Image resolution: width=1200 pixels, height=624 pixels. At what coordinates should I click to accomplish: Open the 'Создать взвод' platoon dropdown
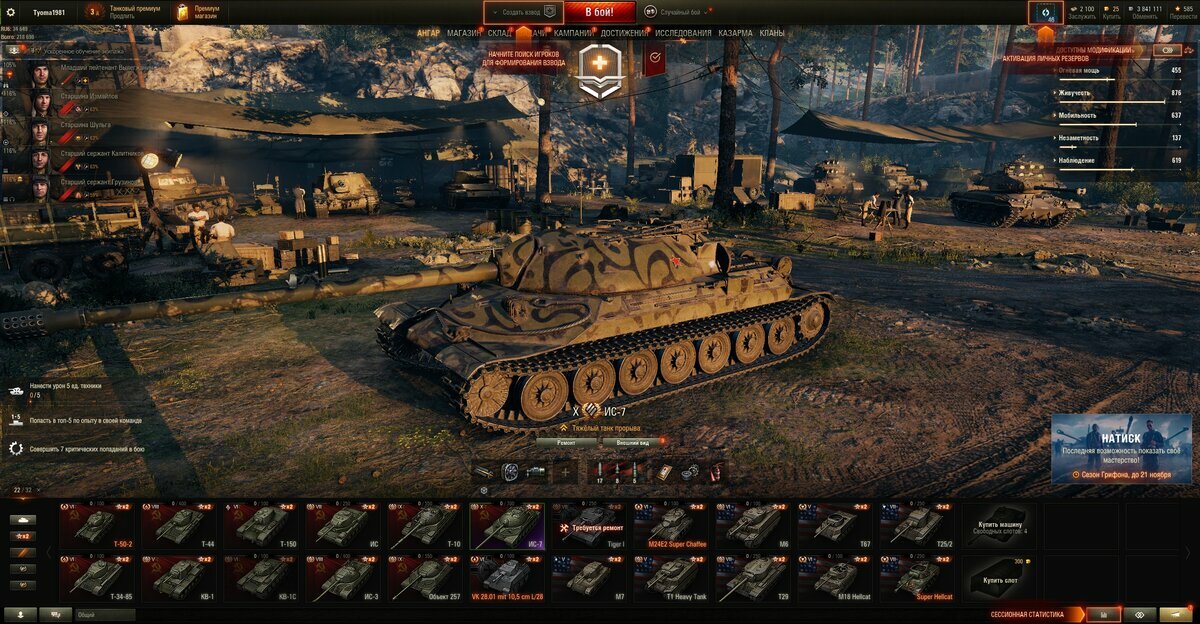524,12
